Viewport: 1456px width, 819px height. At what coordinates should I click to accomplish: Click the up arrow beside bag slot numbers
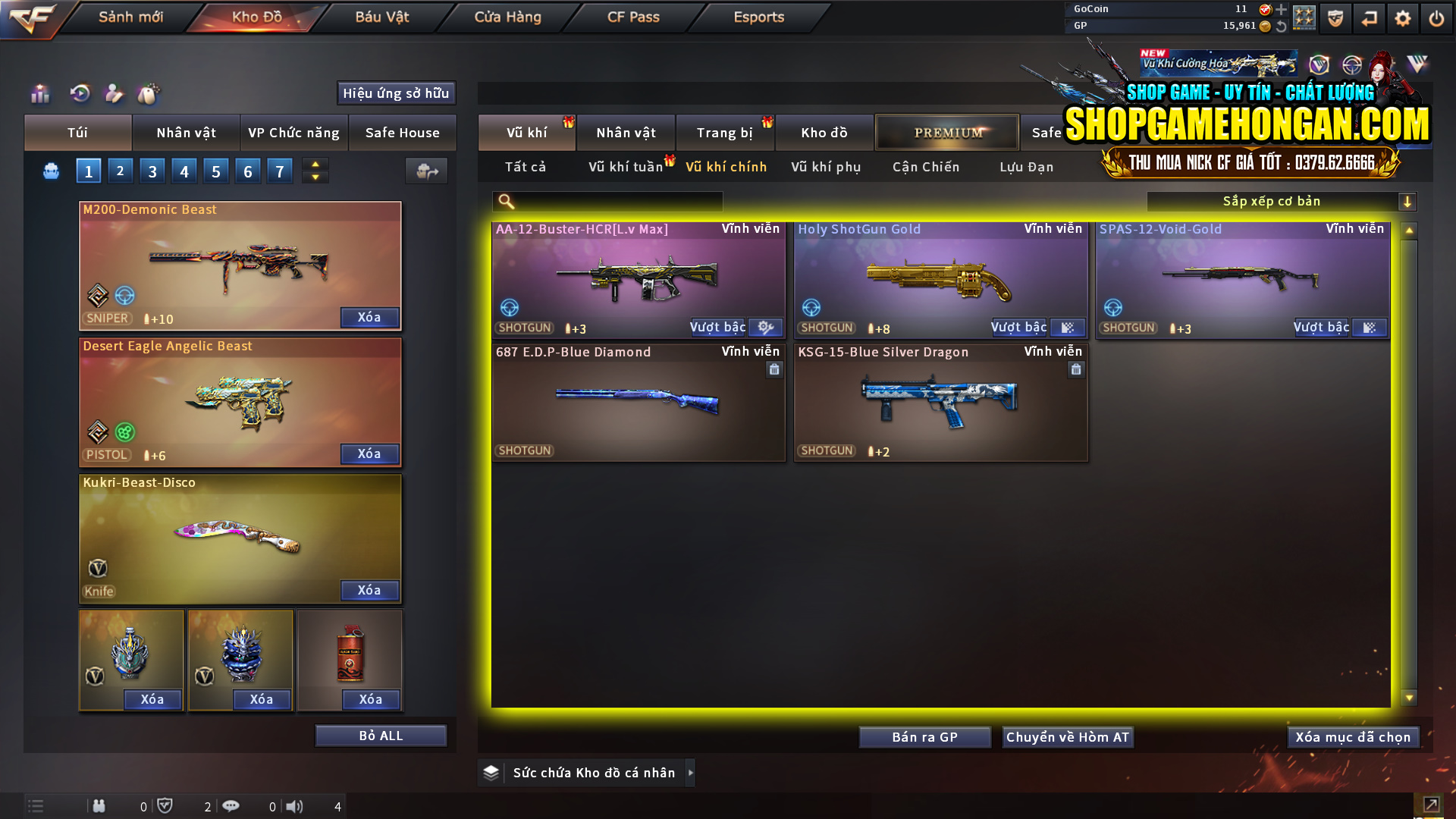[x=315, y=164]
